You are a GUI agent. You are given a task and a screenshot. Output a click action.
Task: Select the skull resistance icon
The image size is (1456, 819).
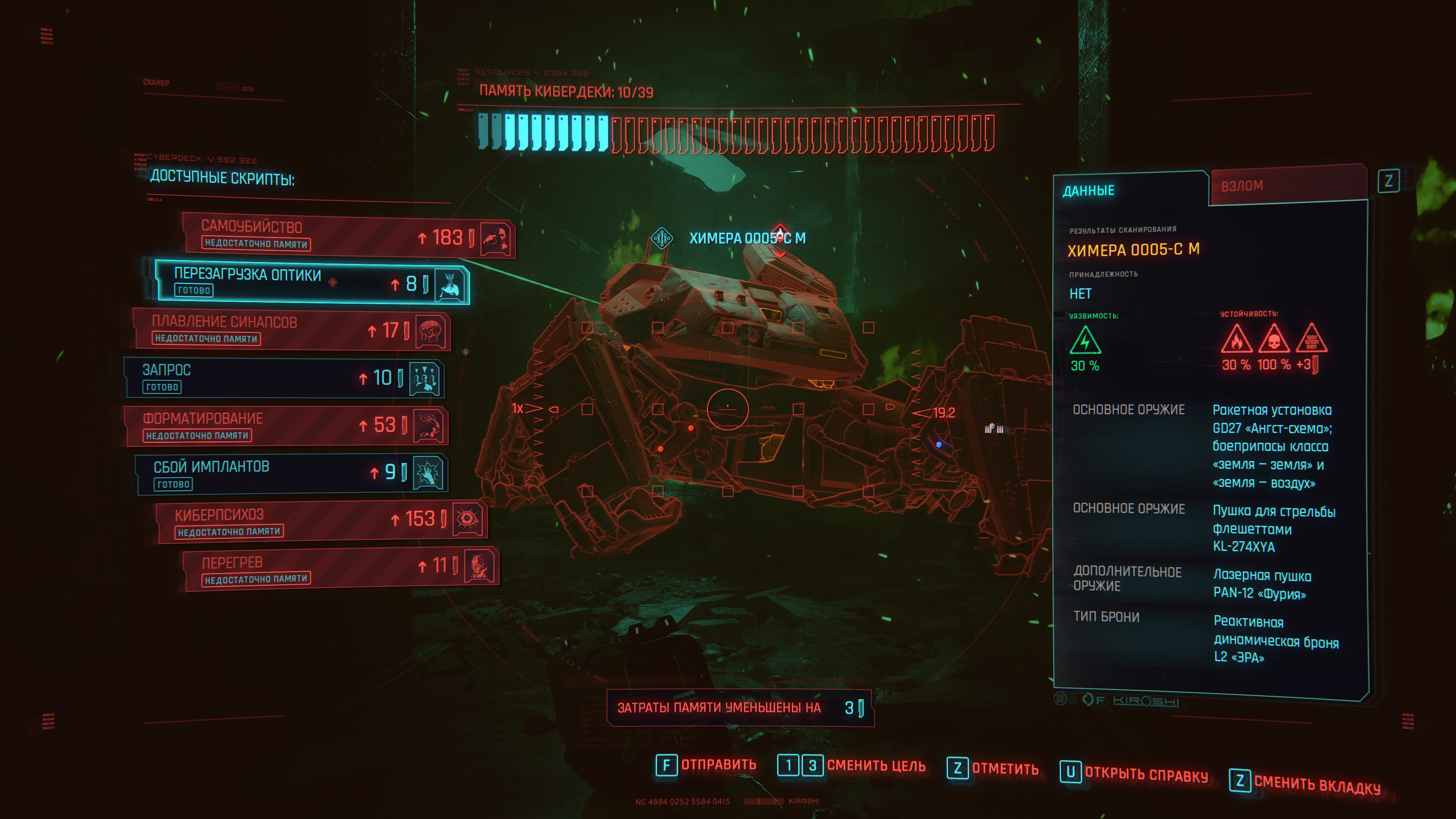pos(1274,340)
